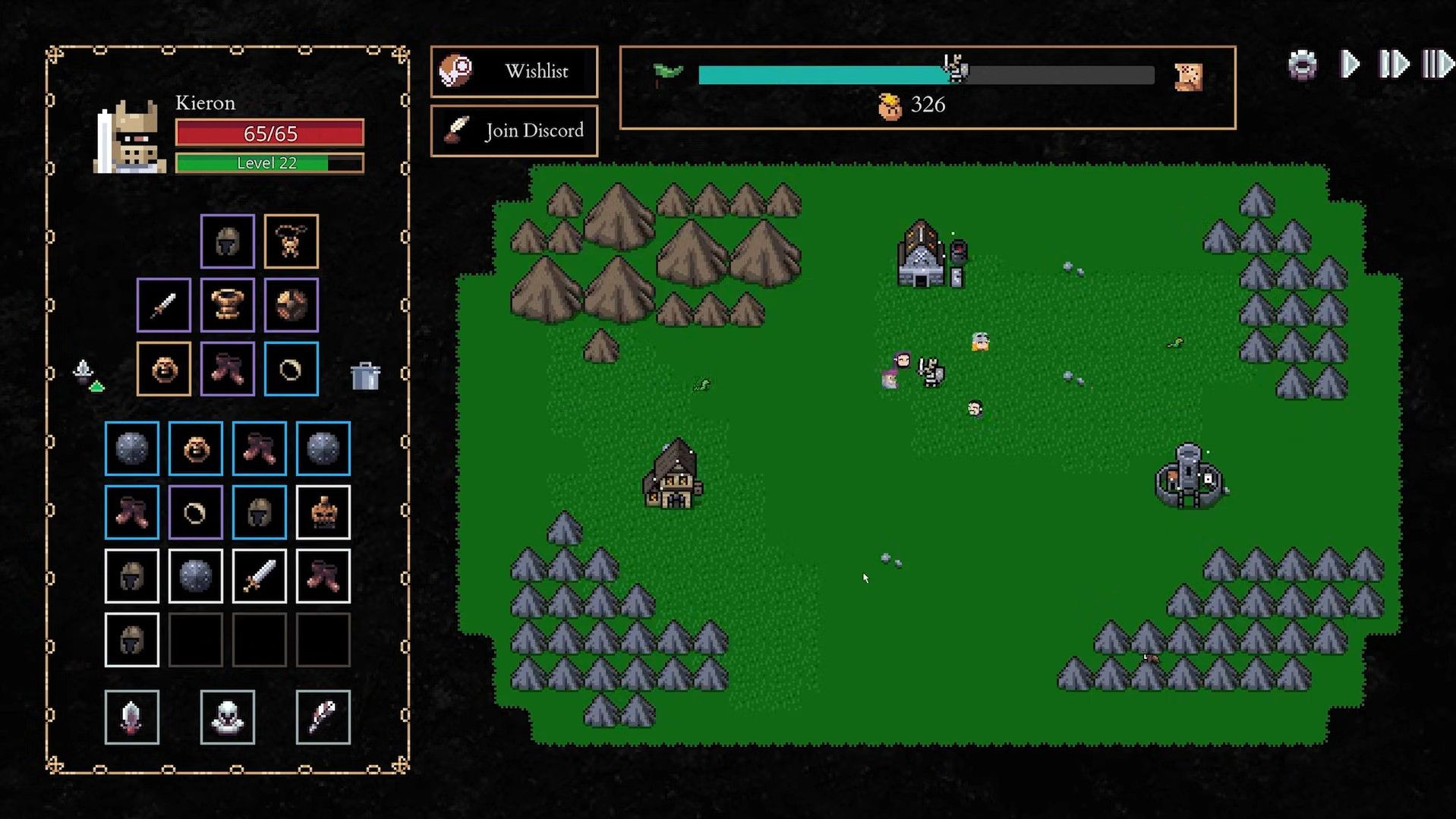Select the pumpkin head item in inventory

(323, 512)
